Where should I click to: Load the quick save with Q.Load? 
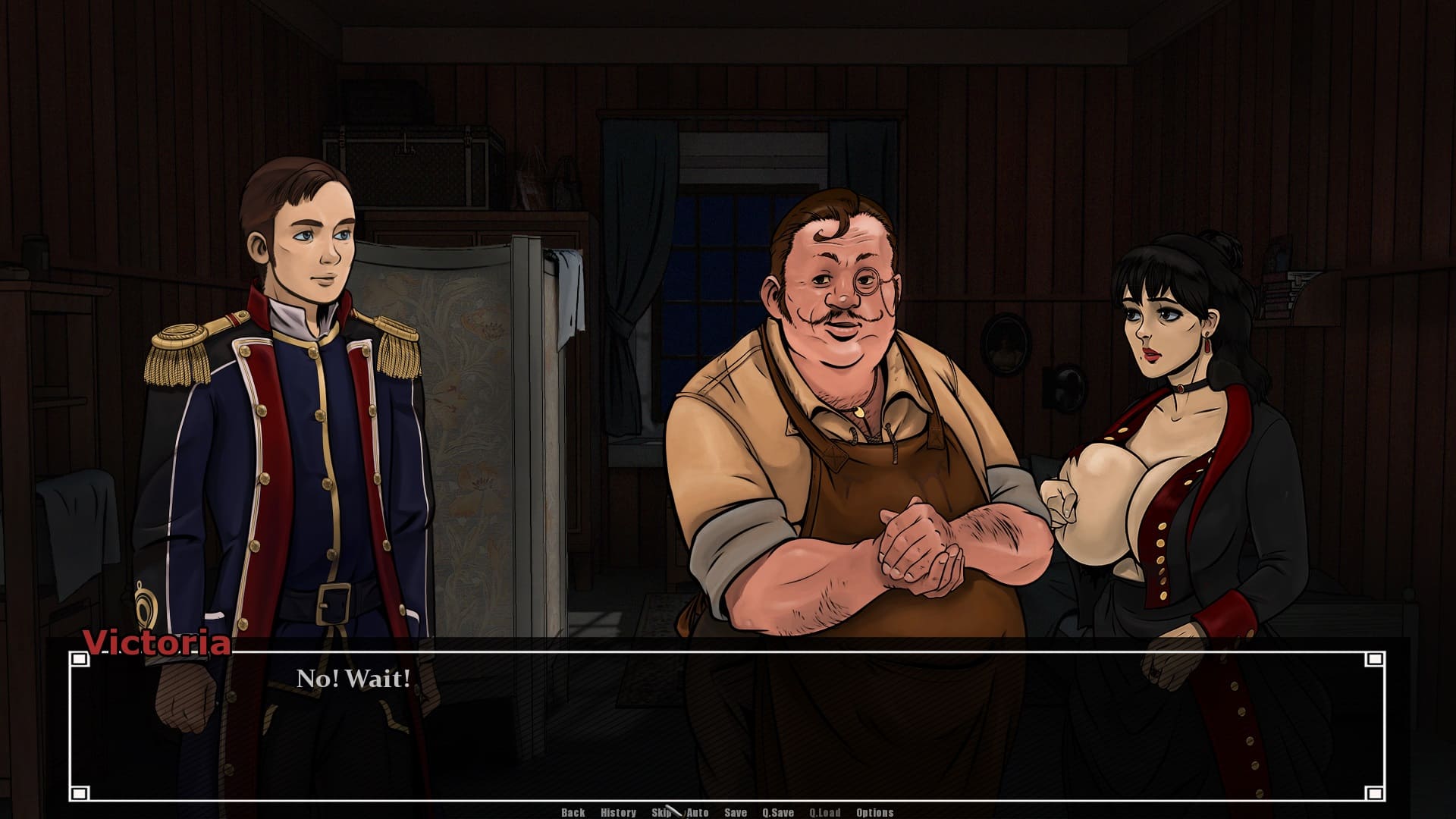pyautogui.click(x=825, y=812)
